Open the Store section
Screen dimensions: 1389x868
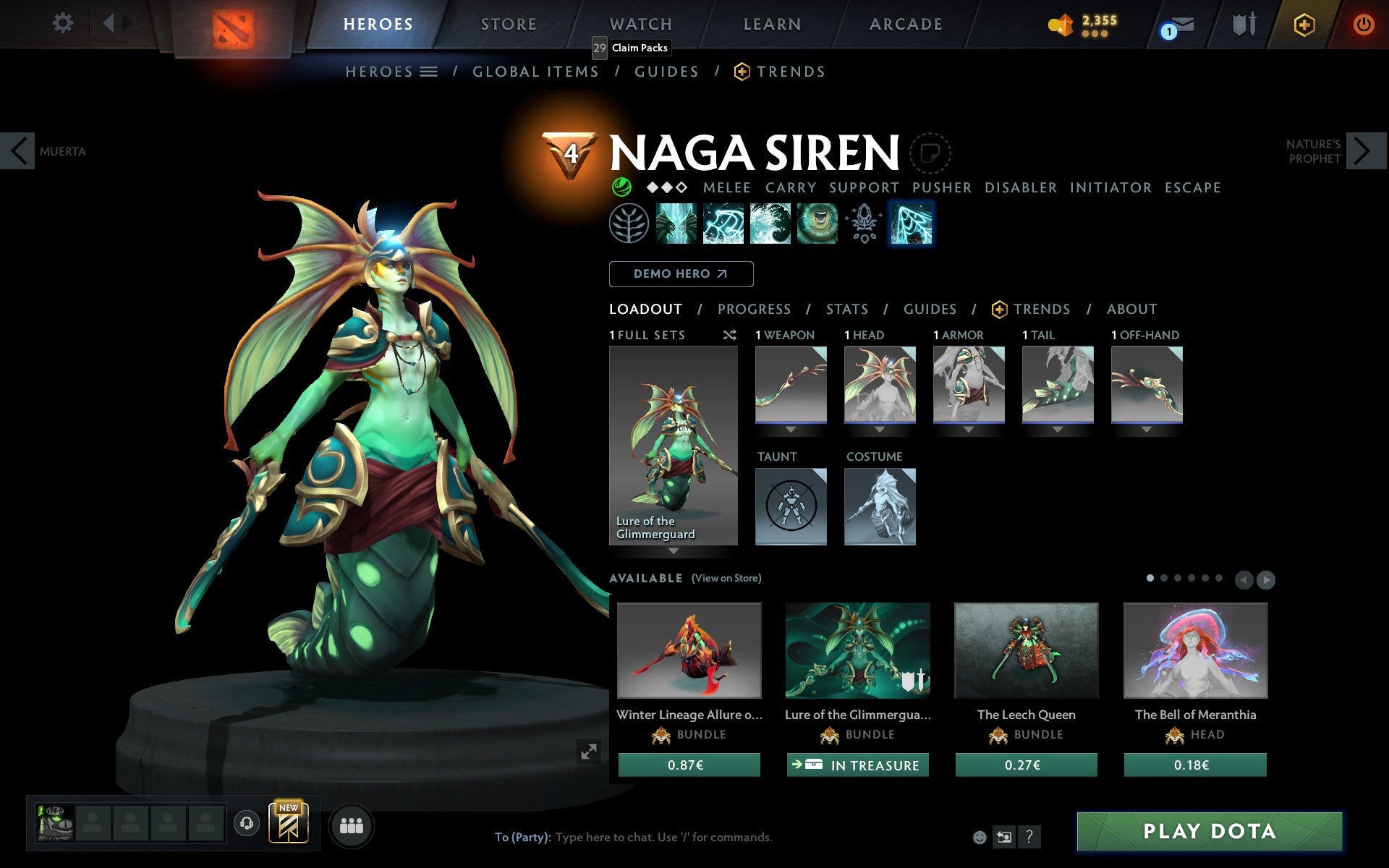coord(509,24)
